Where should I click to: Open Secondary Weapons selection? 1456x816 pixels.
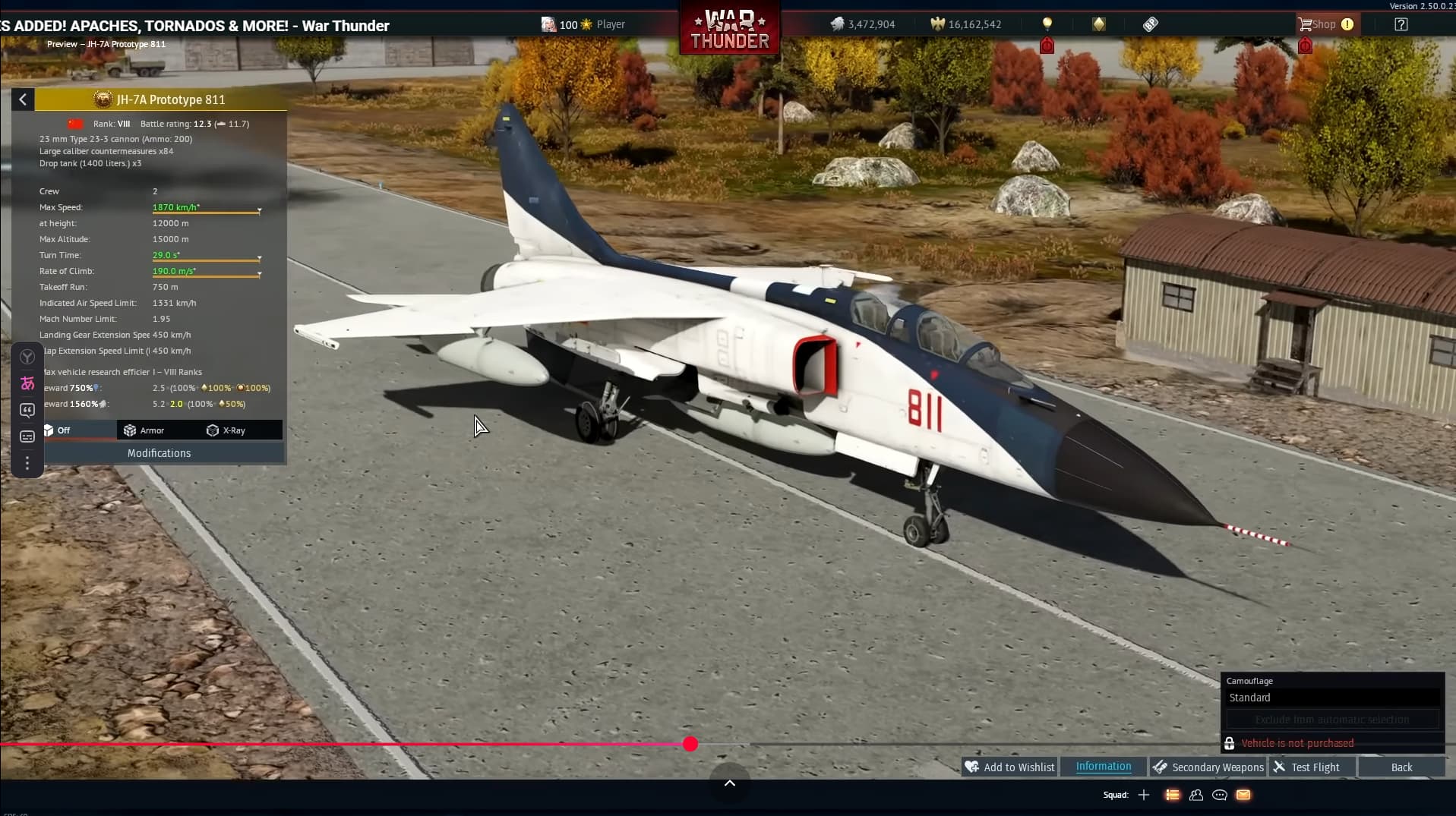tap(1208, 767)
